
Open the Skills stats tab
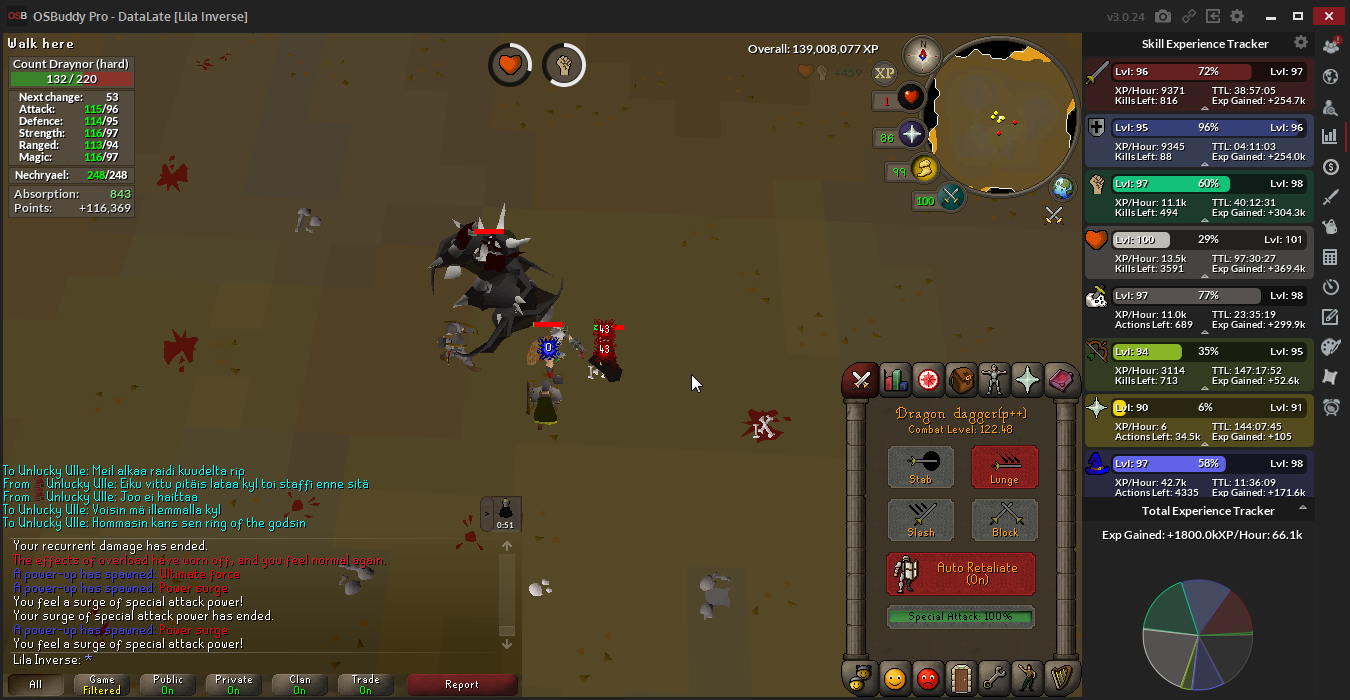click(895, 380)
